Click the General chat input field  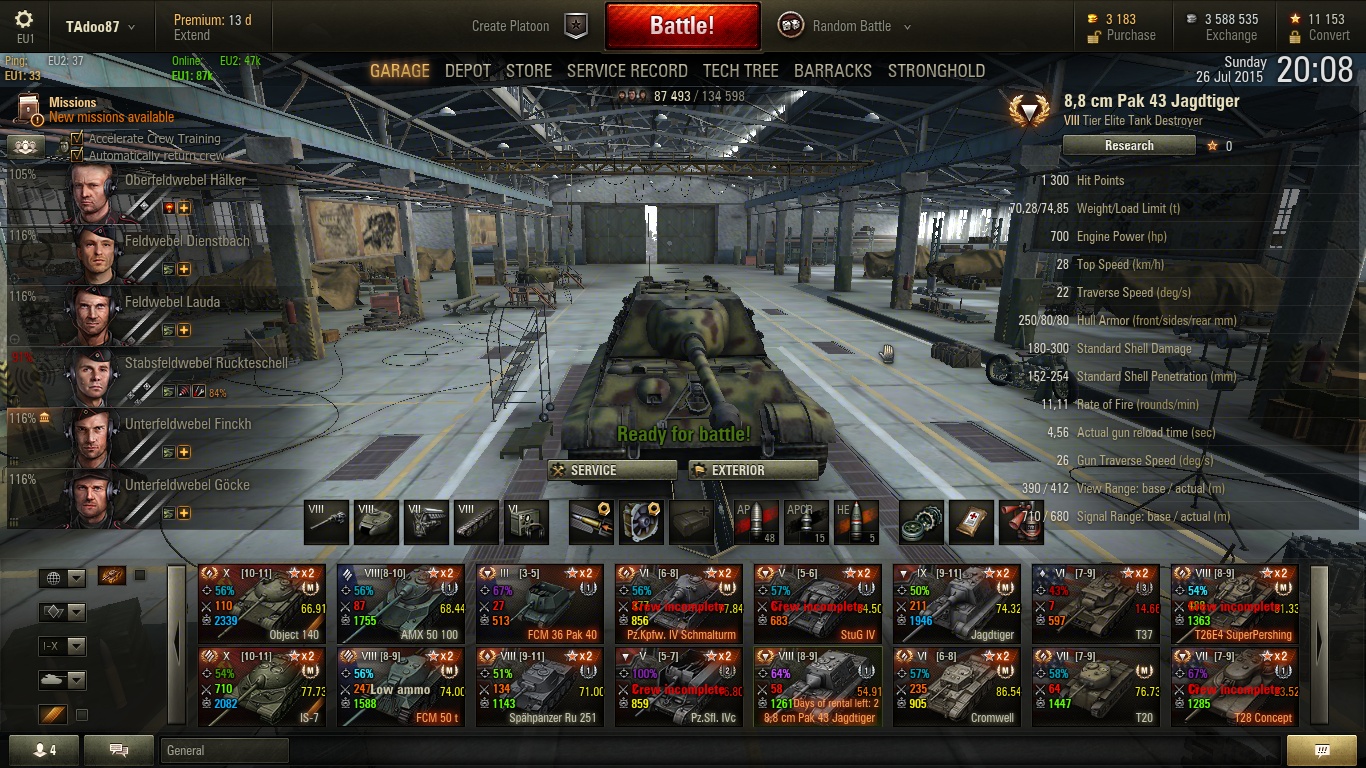pos(224,750)
